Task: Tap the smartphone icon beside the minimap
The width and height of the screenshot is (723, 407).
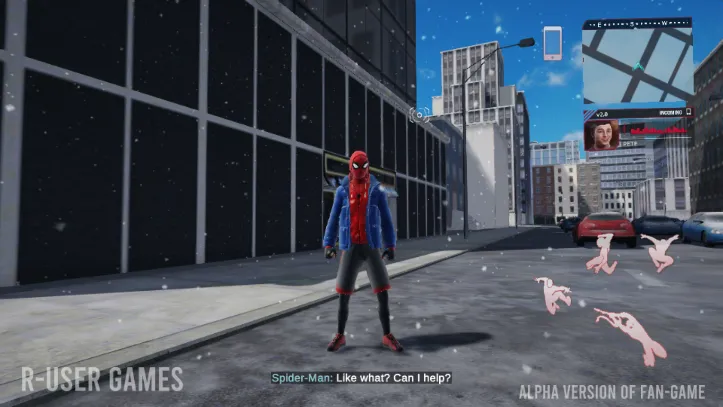Action: (552, 43)
